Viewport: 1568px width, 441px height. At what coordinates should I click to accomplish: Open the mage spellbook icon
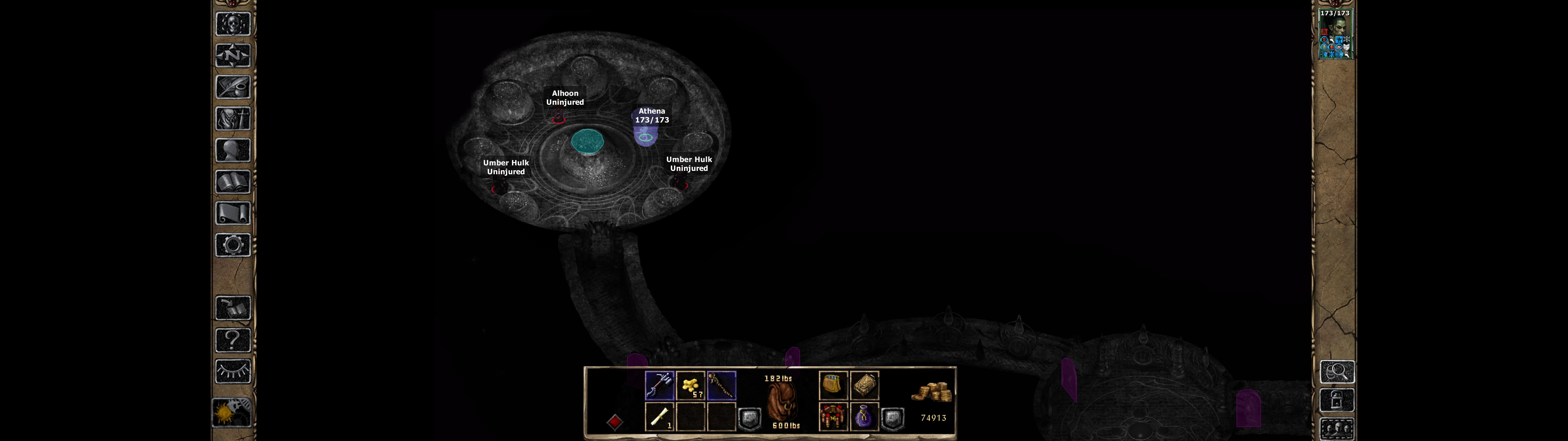point(233,182)
